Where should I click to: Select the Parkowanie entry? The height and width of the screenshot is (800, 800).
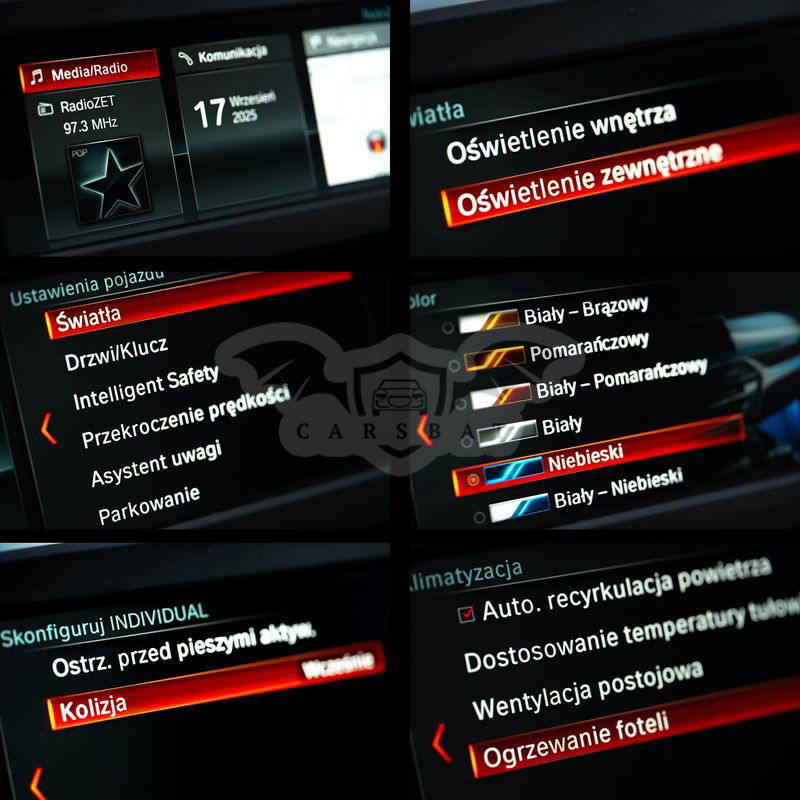[x=149, y=506]
